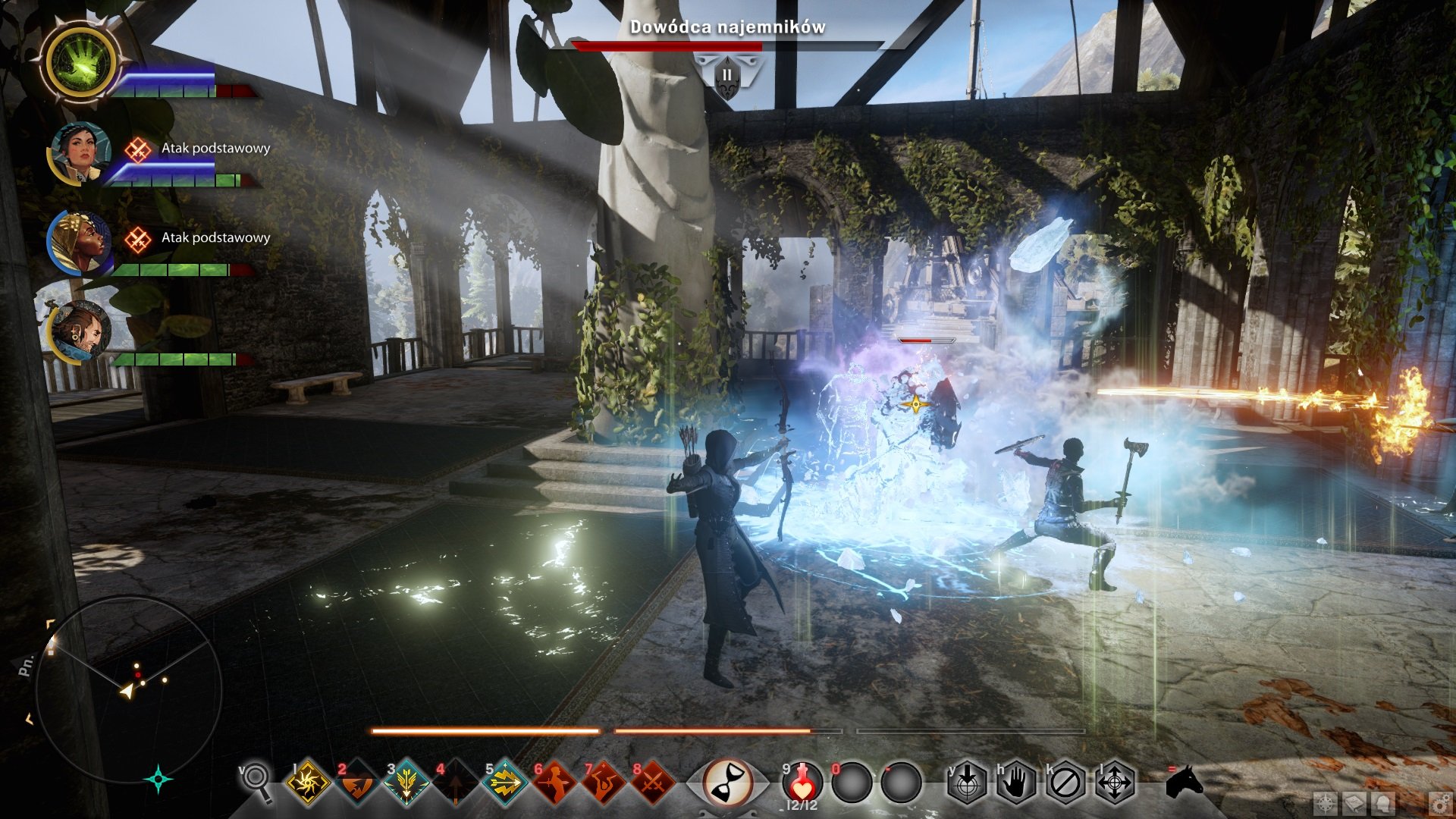Screen dimensions: 1456x819
Task: Summon the mount with the horse icon
Action: [1184, 781]
